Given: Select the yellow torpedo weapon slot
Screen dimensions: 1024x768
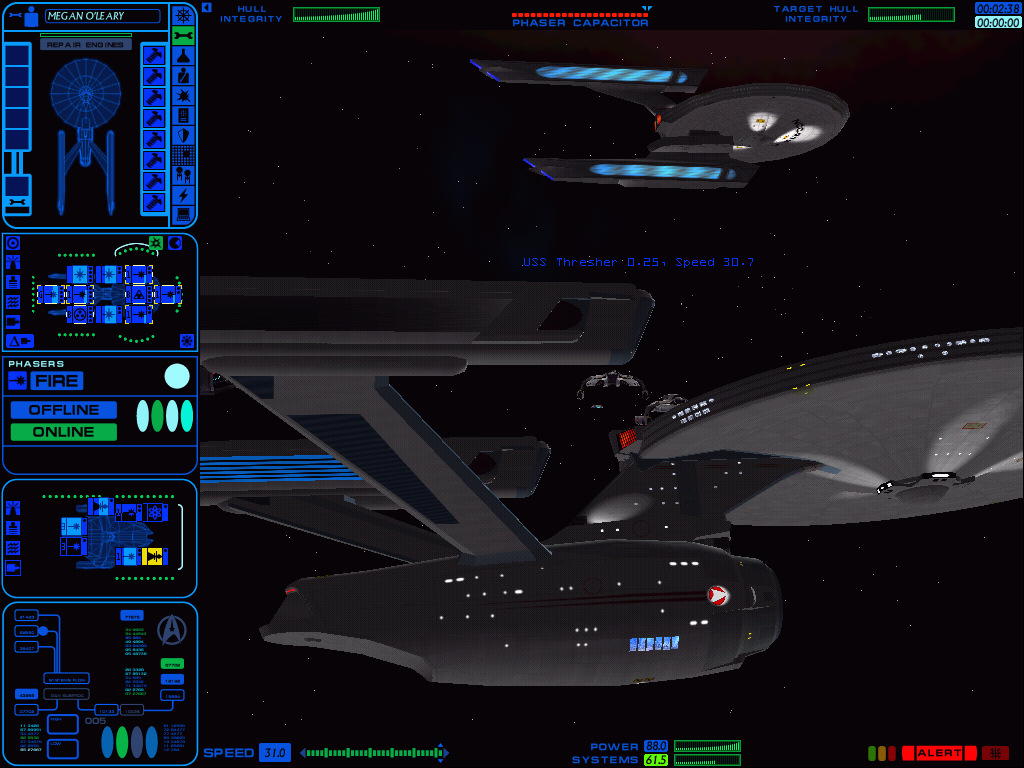Looking at the screenshot, I should (153, 556).
